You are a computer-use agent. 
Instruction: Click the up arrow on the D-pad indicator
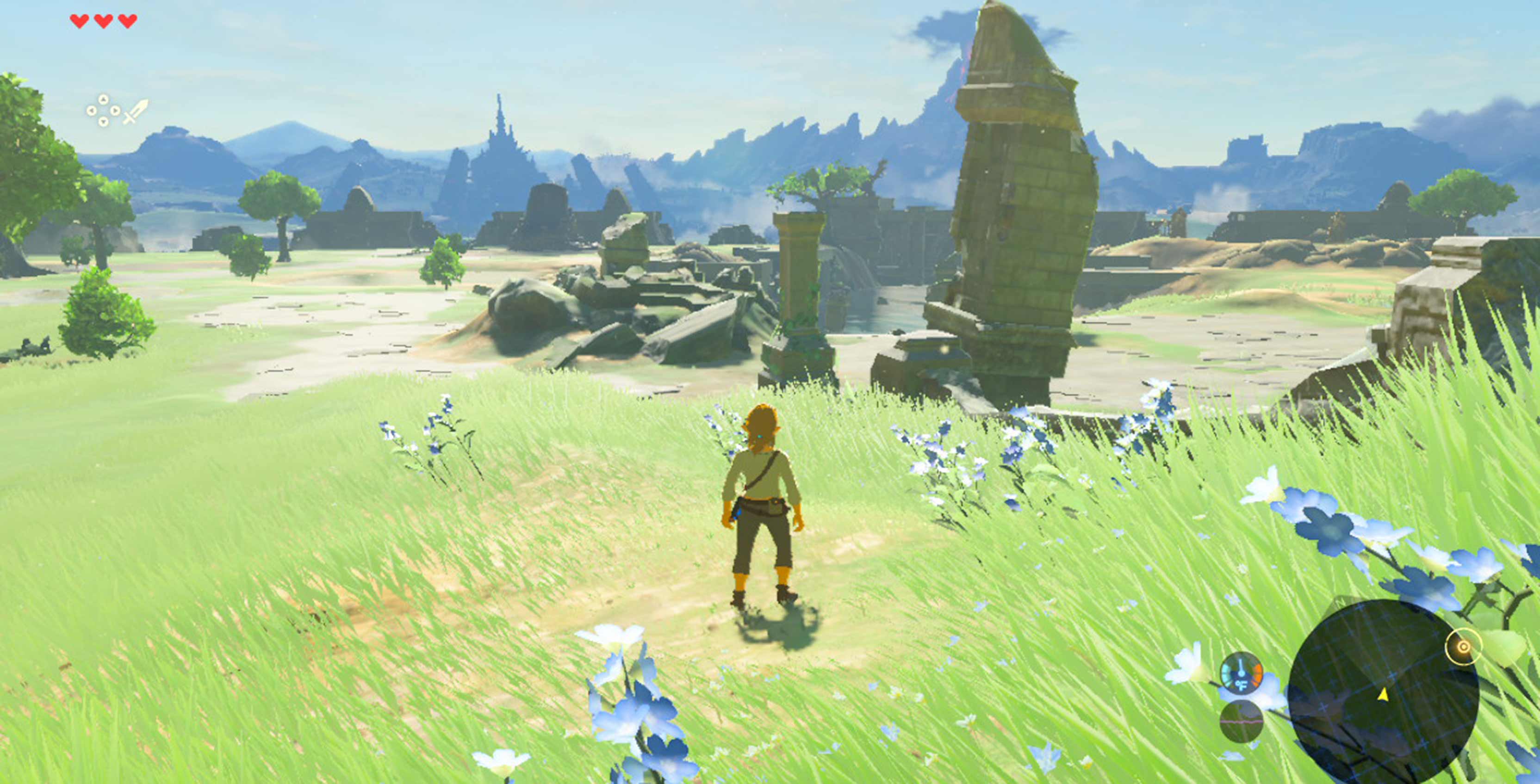(104, 99)
